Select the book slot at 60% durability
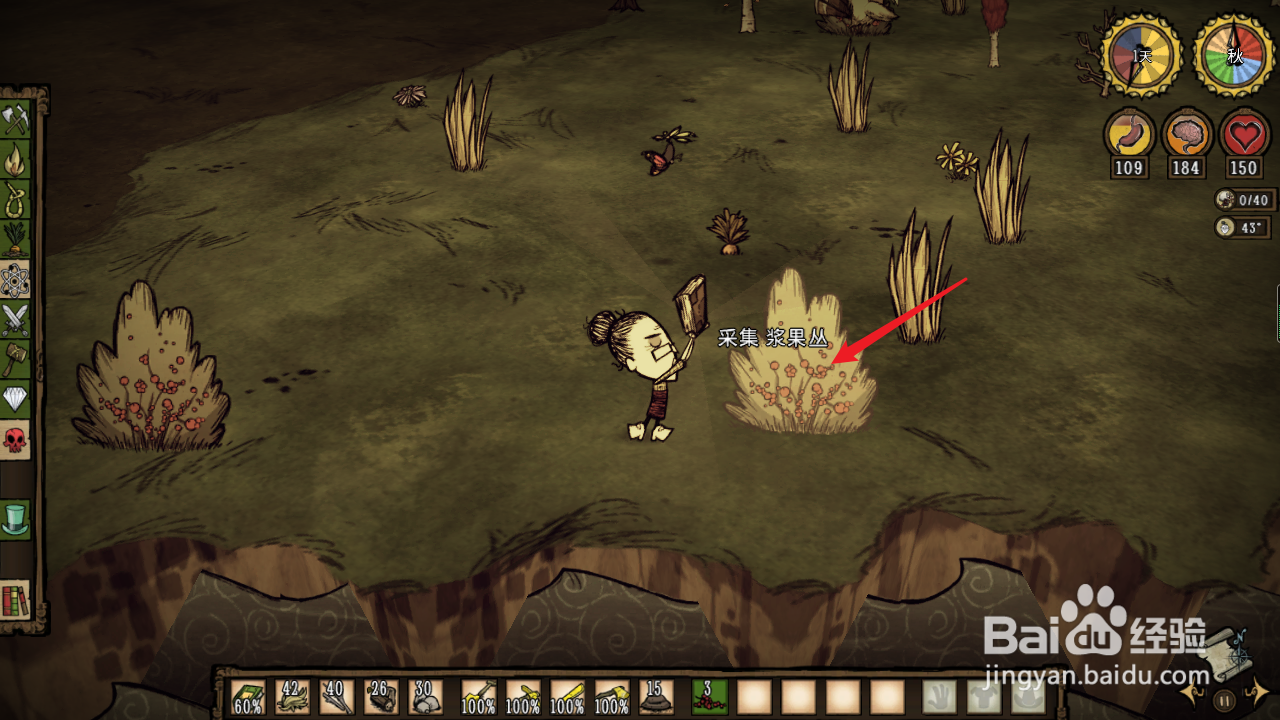The height and width of the screenshot is (720, 1280). 248,697
